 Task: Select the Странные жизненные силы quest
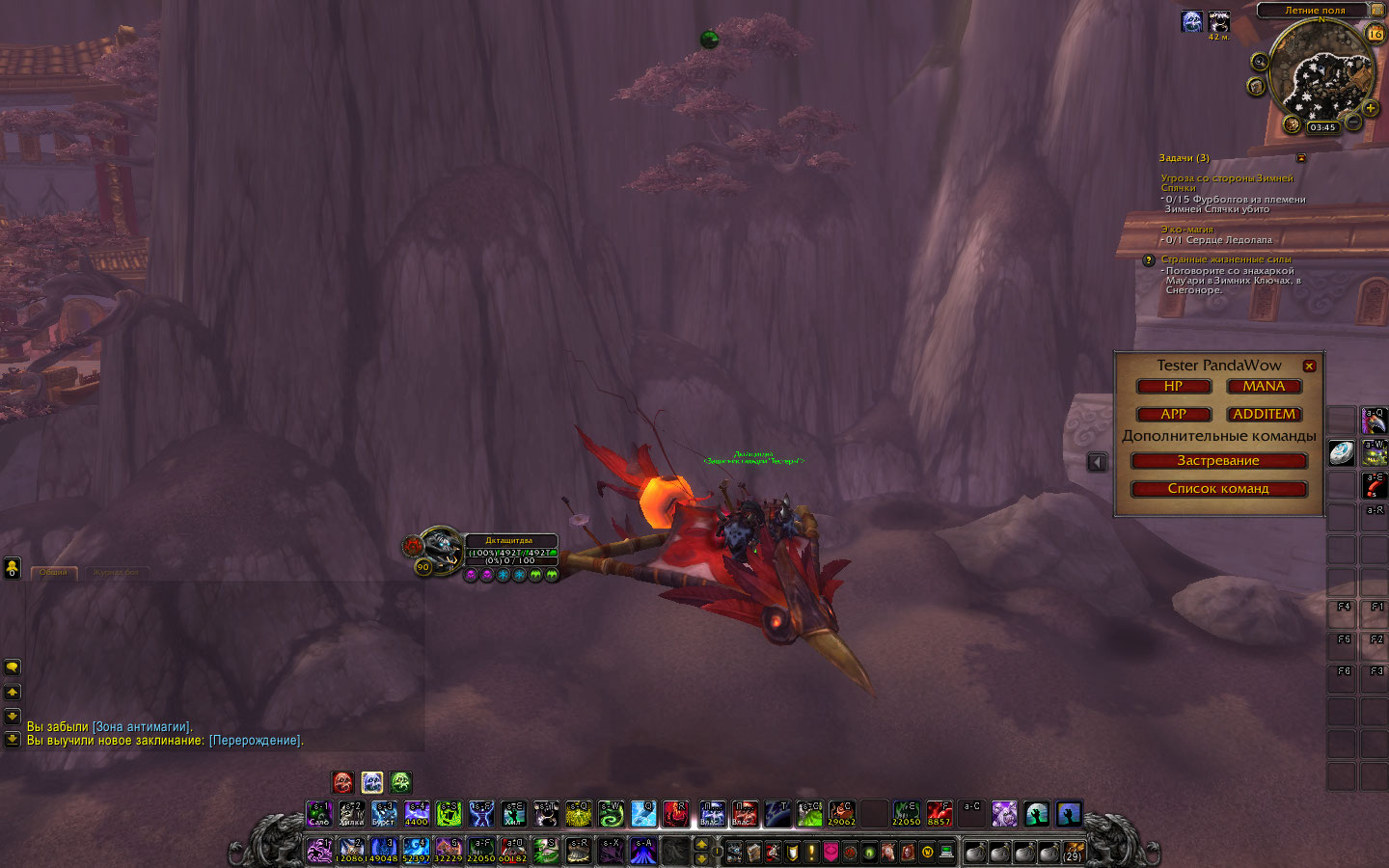coord(1226,259)
